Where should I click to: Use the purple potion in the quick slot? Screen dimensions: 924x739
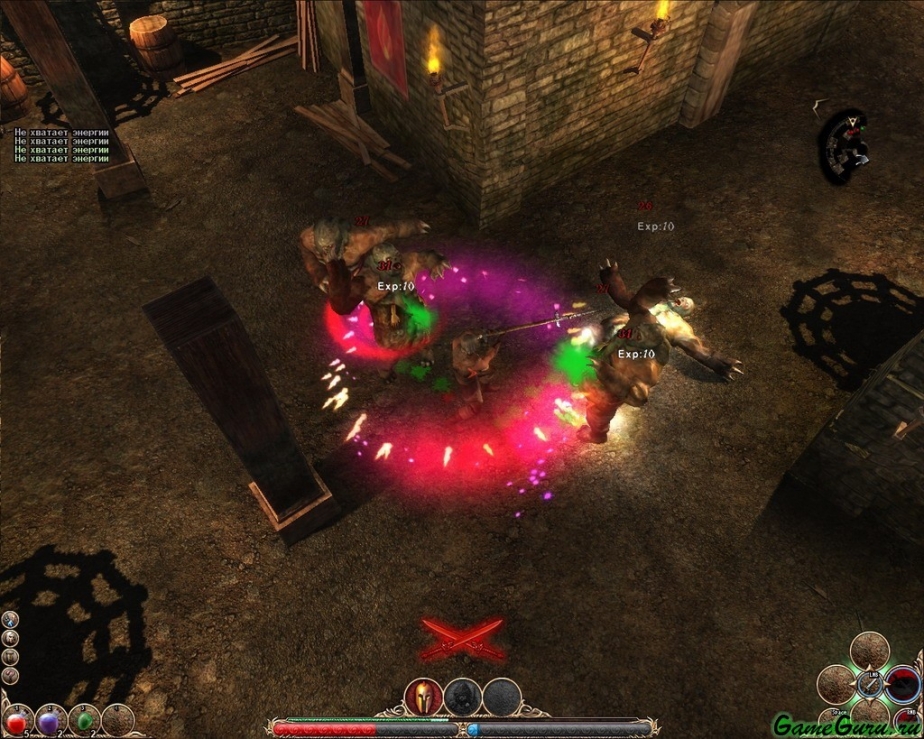click(50, 720)
